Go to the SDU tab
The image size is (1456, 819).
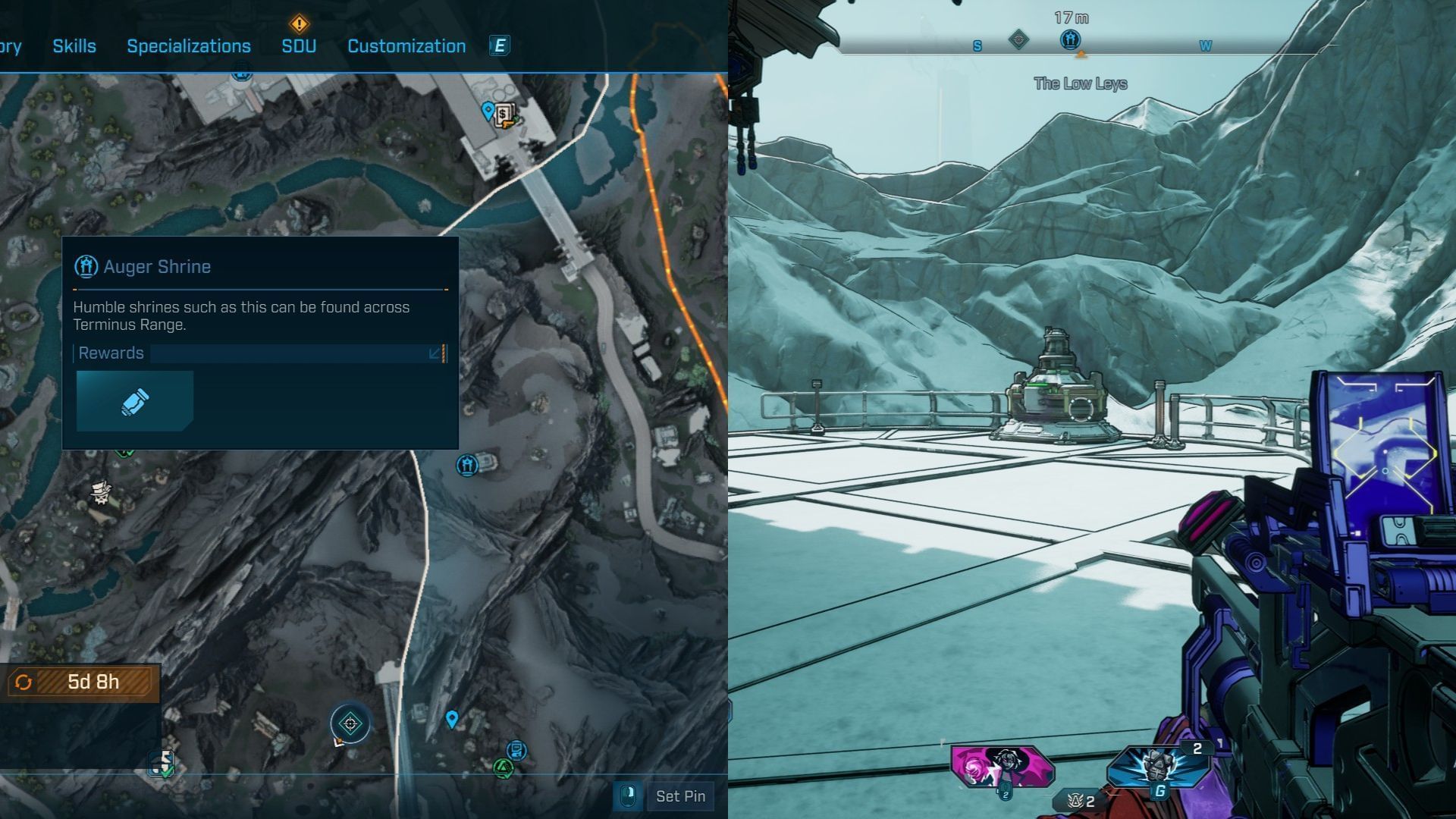pos(299,46)
